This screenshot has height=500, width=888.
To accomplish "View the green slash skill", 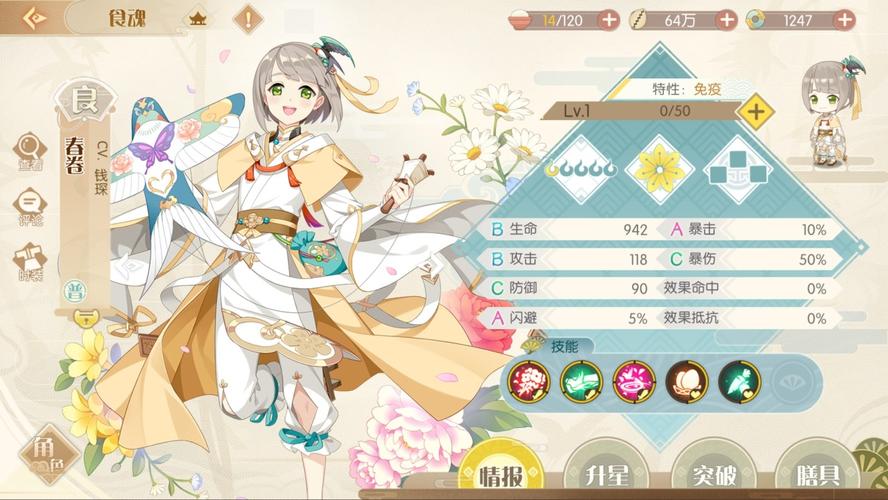I will tap(581, 381).
